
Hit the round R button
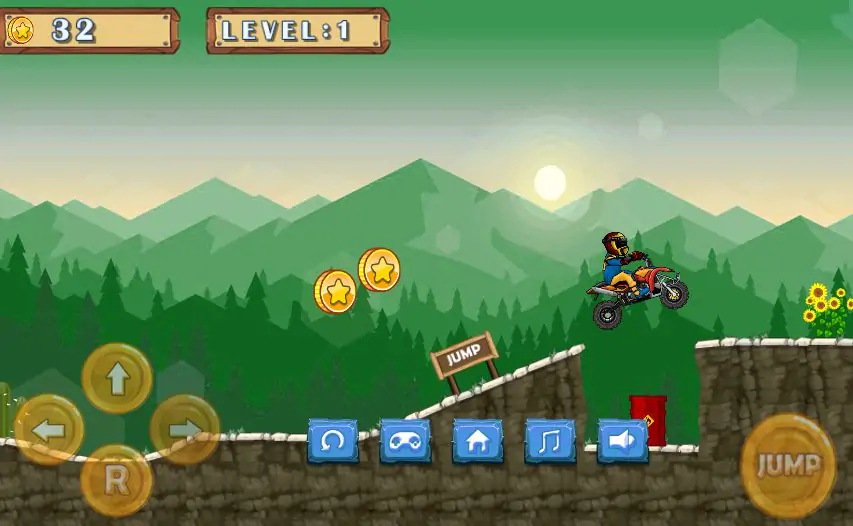point(117,481)
